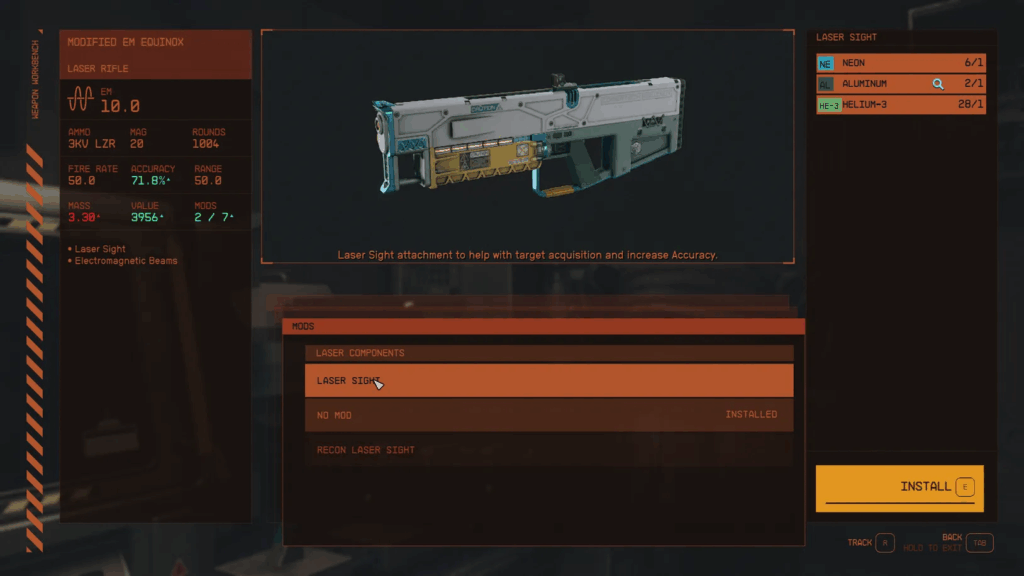
Task: Select the Helium-3 resource row
Action: 900,105
